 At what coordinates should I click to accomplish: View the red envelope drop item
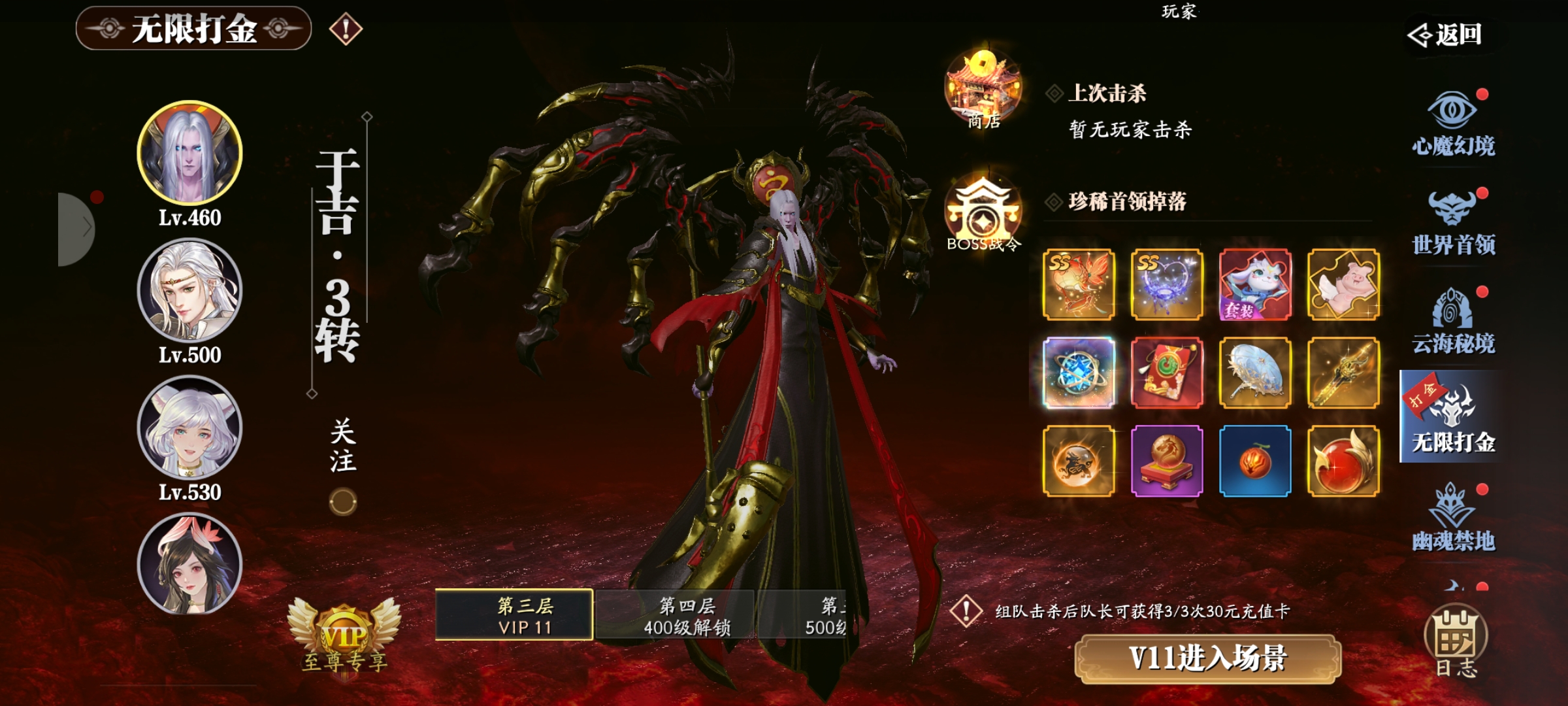tap(1167, 373)
